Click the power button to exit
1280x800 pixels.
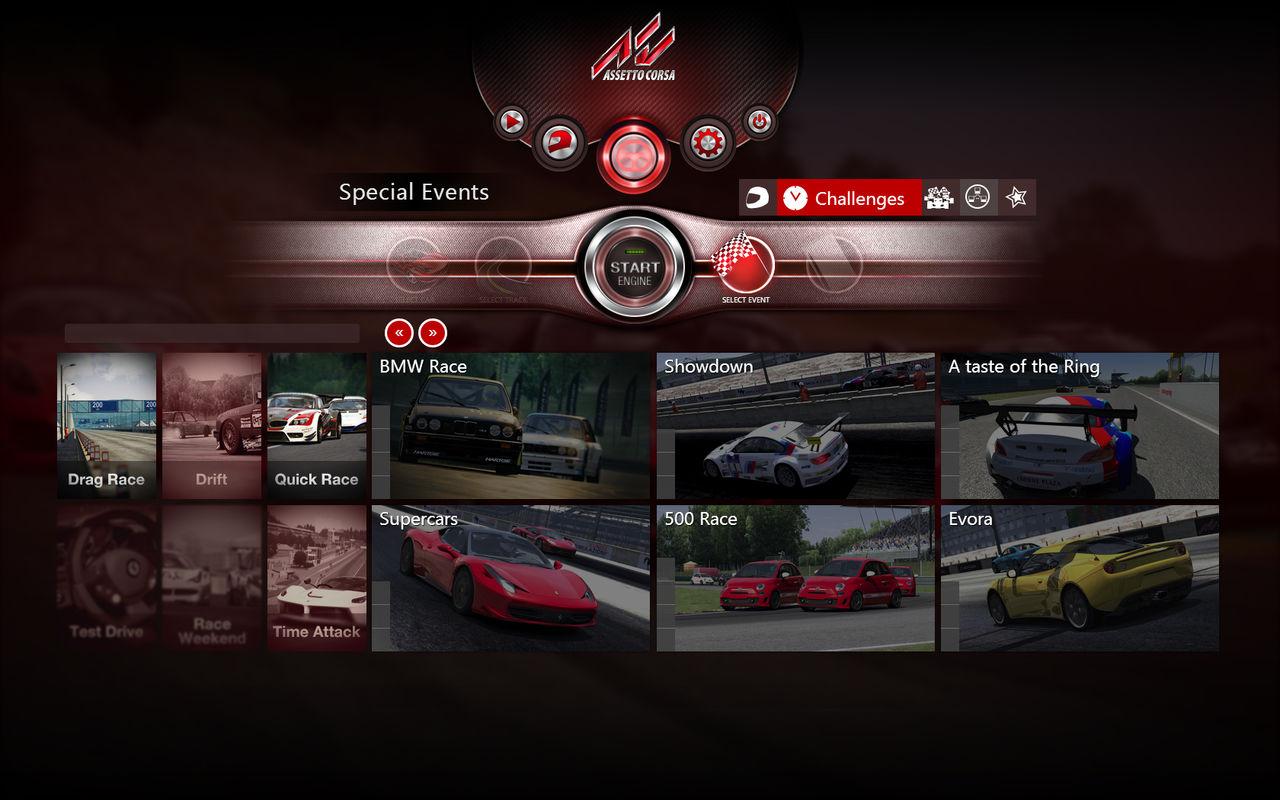tap(759, 122)
